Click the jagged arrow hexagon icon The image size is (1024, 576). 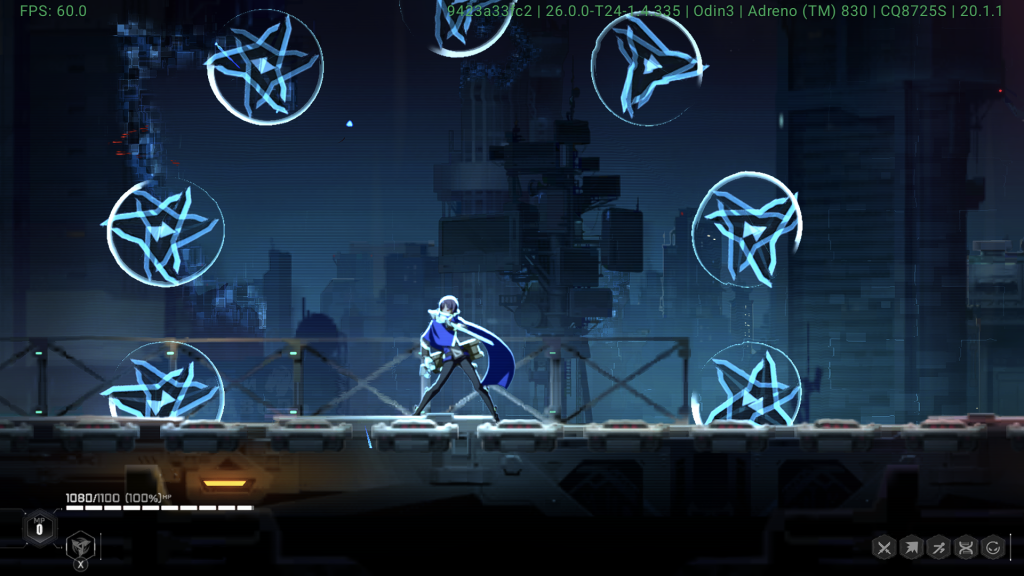[x=911, y=547]
